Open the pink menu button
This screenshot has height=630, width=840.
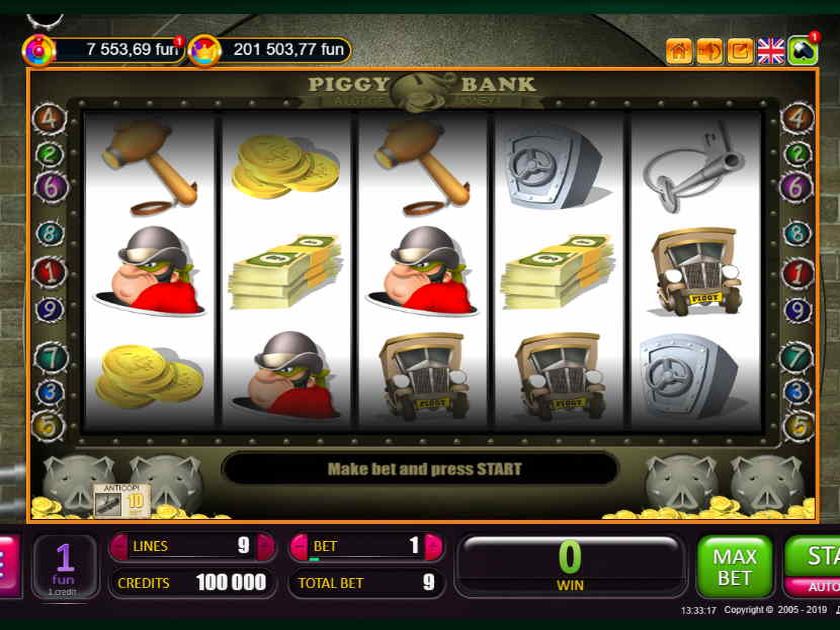point(8,566)
